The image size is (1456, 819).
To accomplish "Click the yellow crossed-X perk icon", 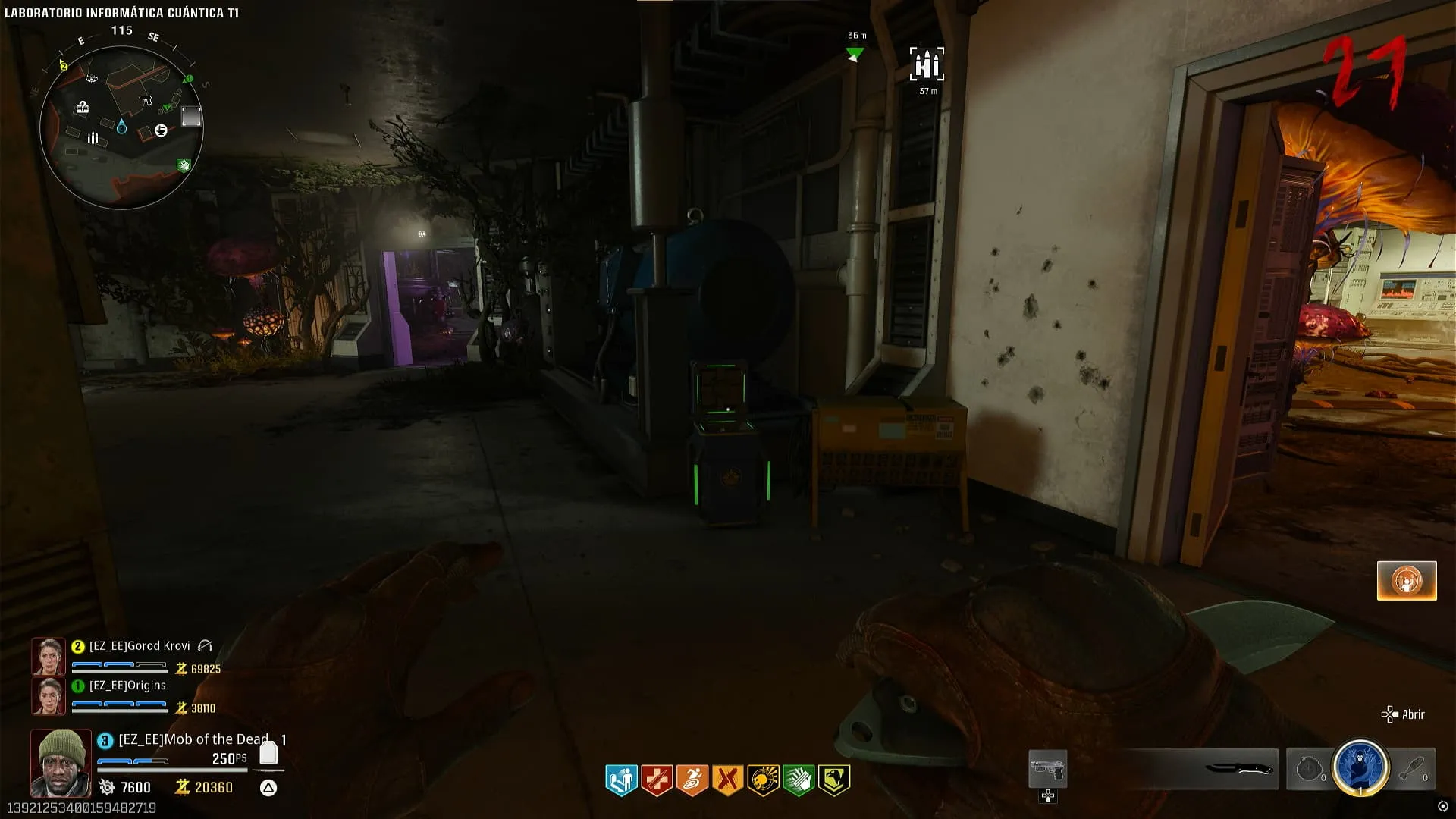I will pos(727,780).
